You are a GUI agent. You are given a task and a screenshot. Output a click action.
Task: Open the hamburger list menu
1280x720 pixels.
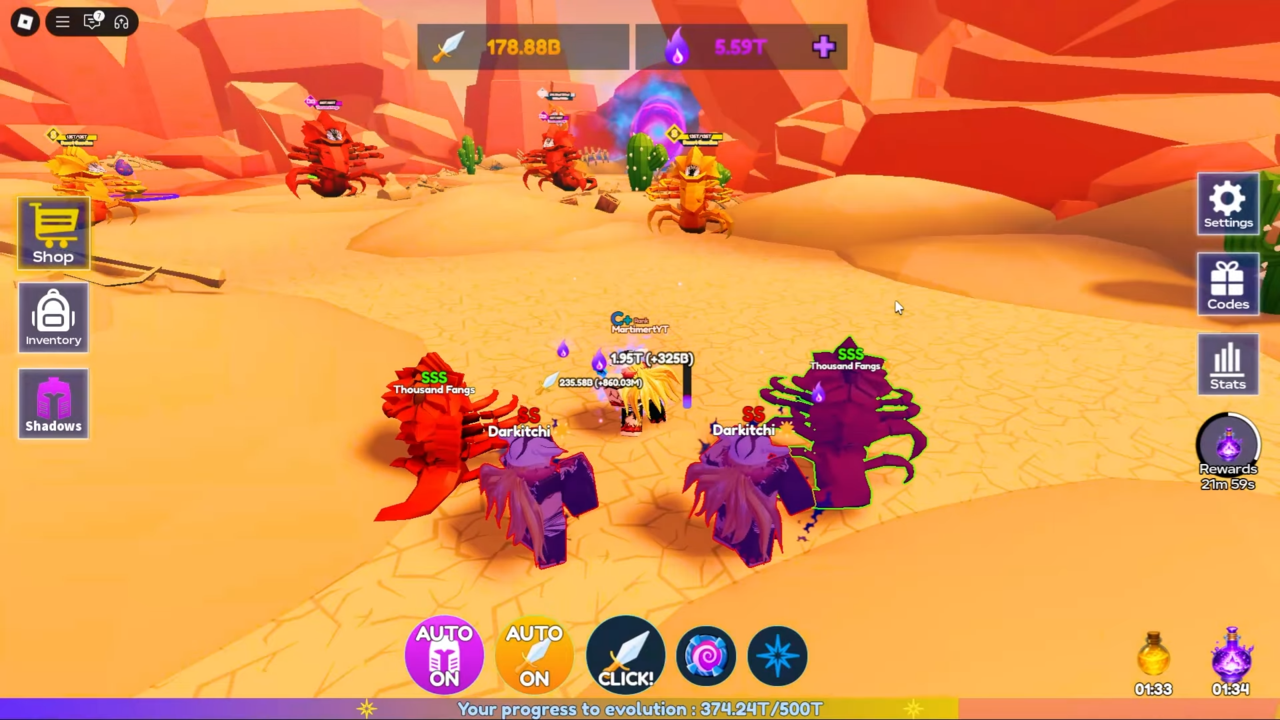click(62, 21)
